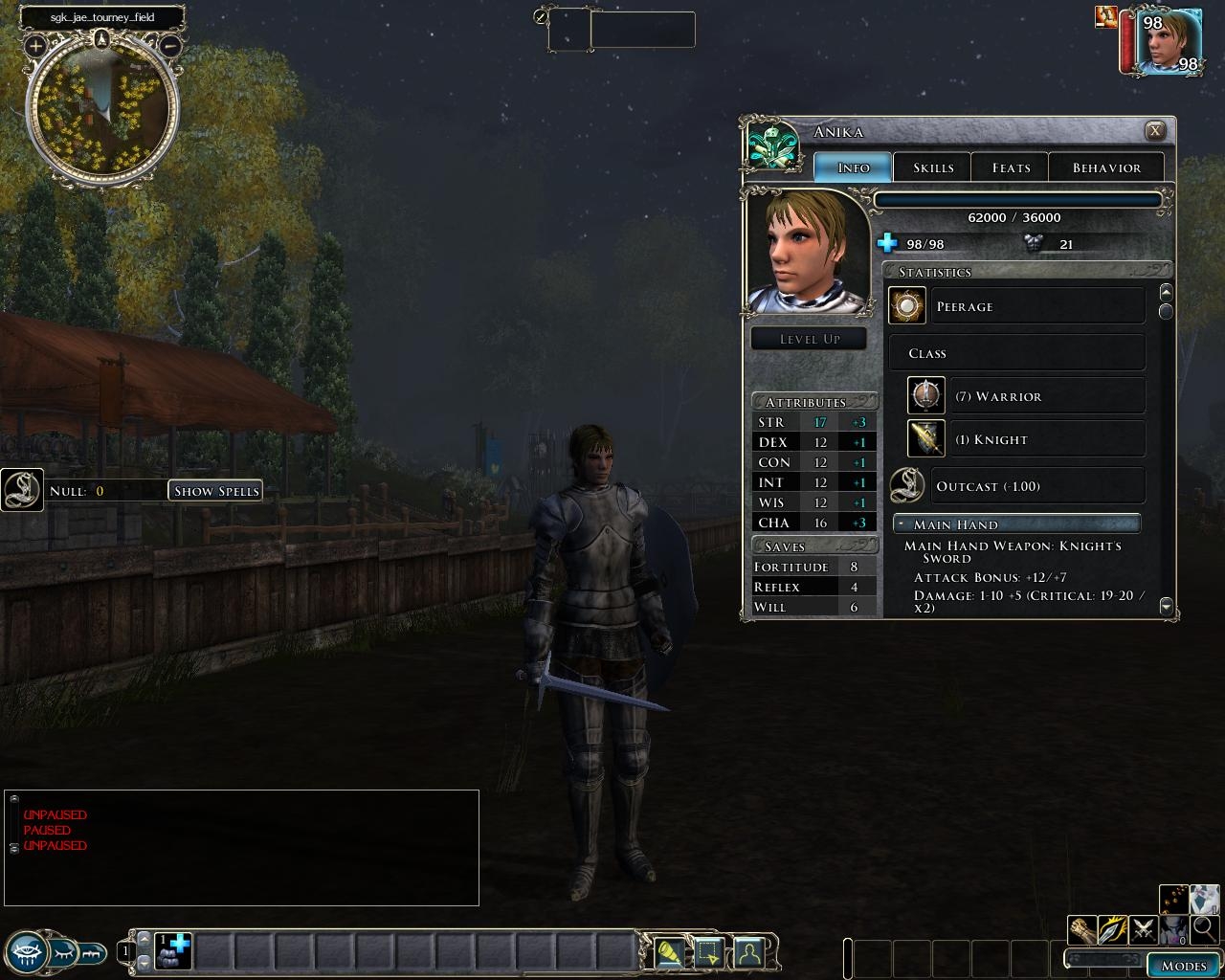This screenshot has width=1225, height=980.
Task: Select the Peerage statistics entry
Action: point(1016,306)
